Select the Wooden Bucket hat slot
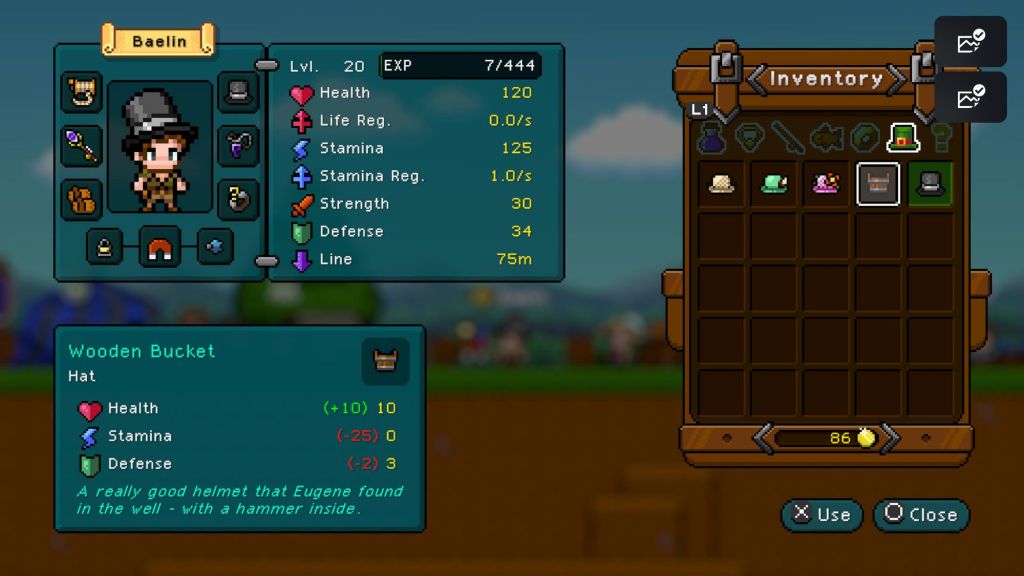Image resolution: width=1024 pixels, height=576 pixels. [x=878, y=184]
